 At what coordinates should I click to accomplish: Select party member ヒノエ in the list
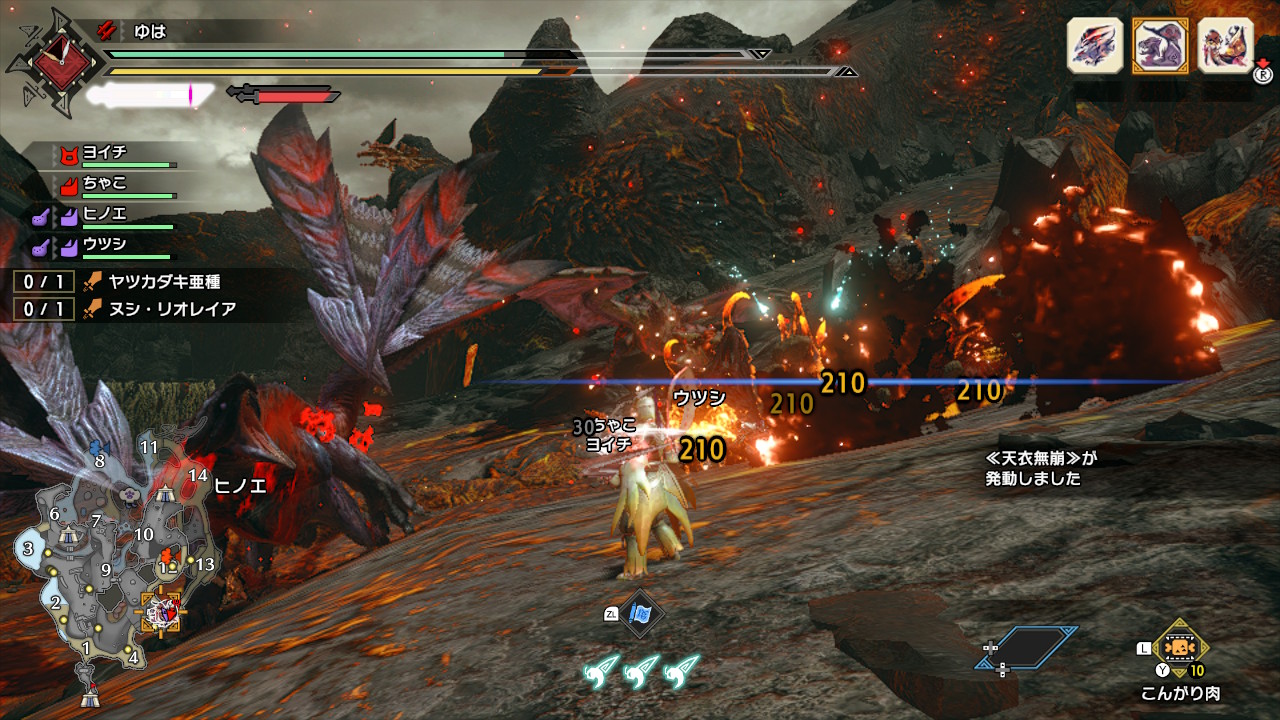click(104, 215)
